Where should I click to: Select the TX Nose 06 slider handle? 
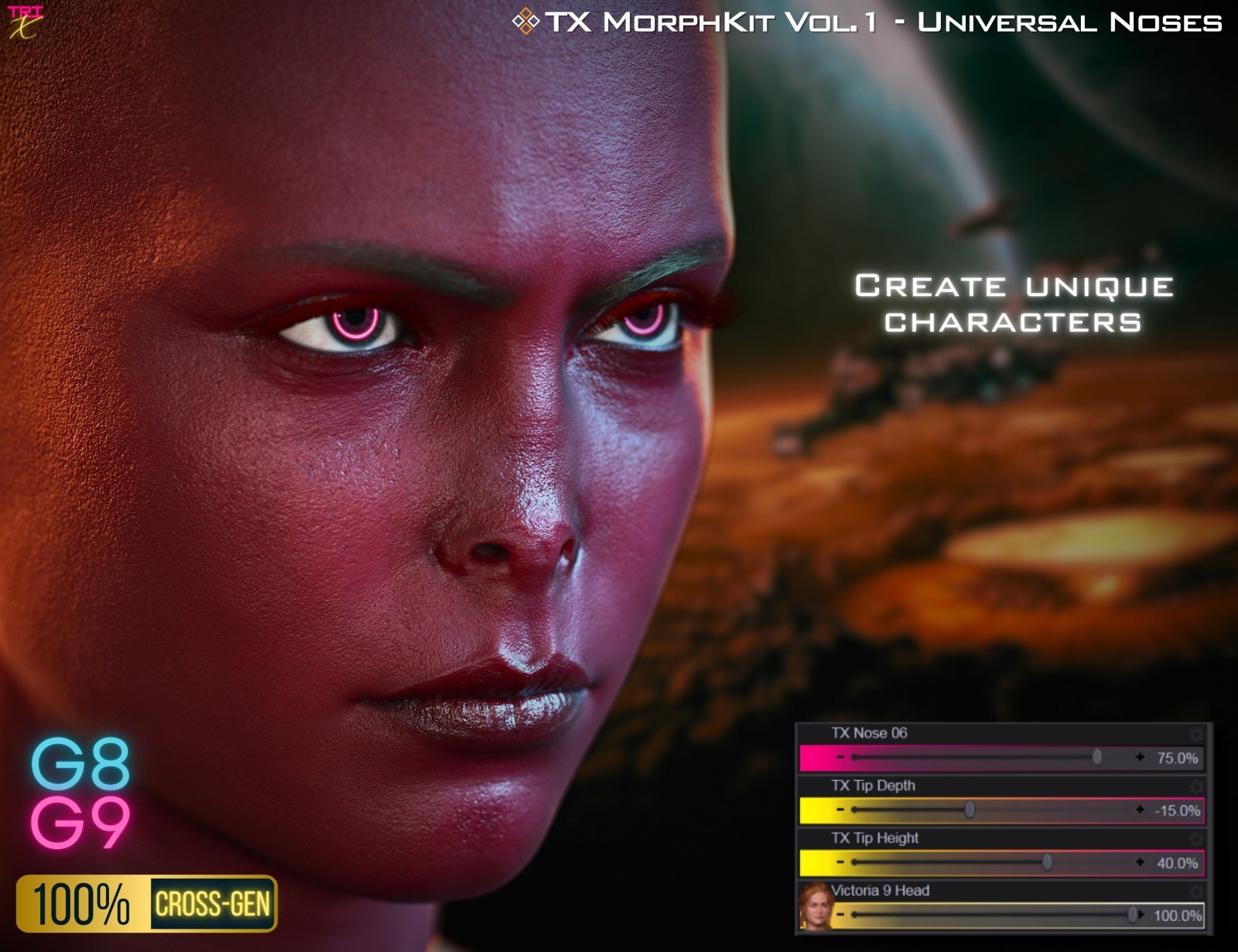[x=1097, y=756]
